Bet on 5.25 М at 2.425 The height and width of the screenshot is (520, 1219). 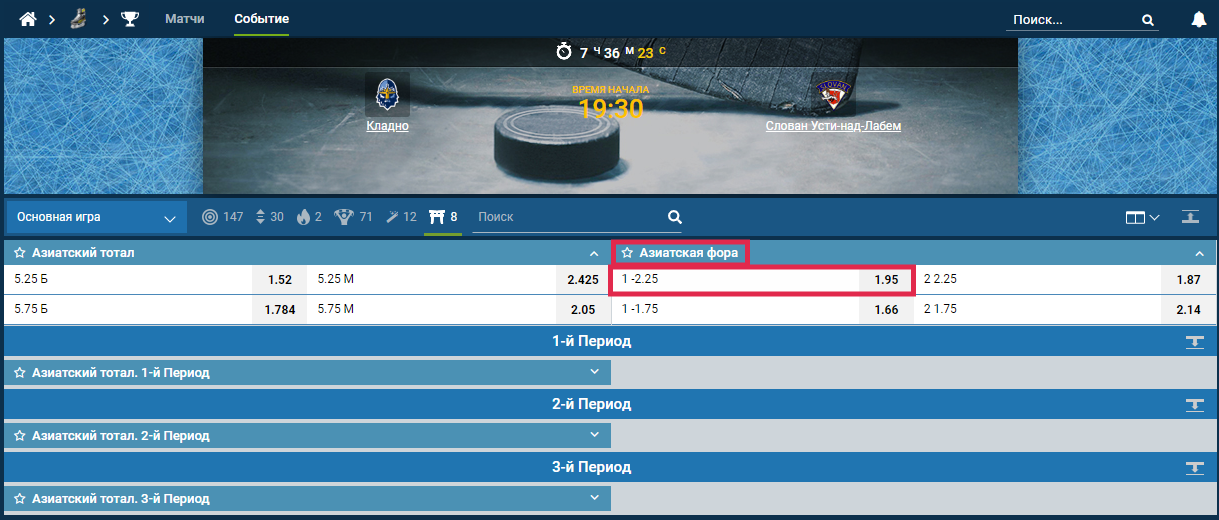(582, 280)
